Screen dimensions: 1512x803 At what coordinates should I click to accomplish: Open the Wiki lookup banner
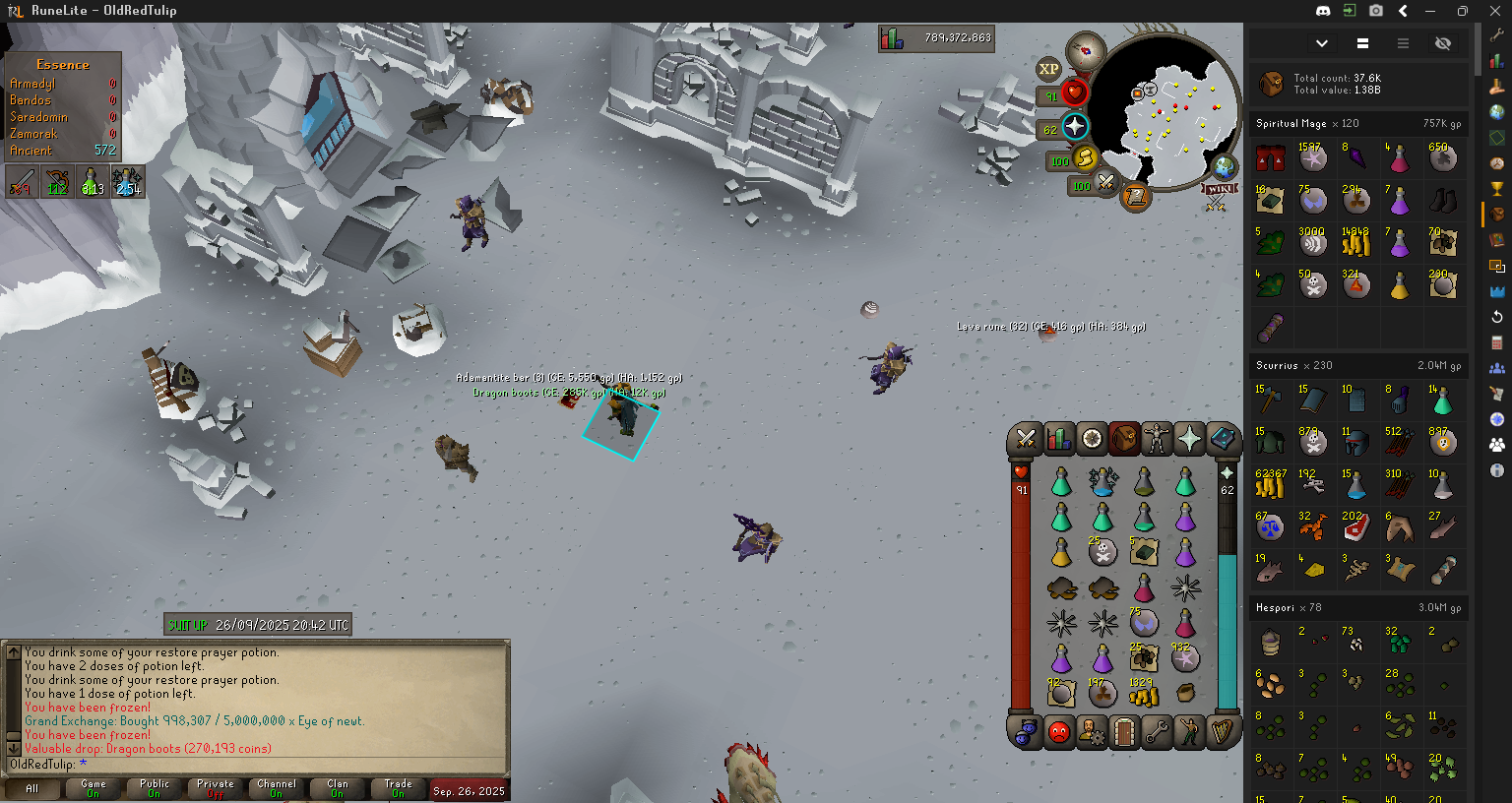[1219, 190]
